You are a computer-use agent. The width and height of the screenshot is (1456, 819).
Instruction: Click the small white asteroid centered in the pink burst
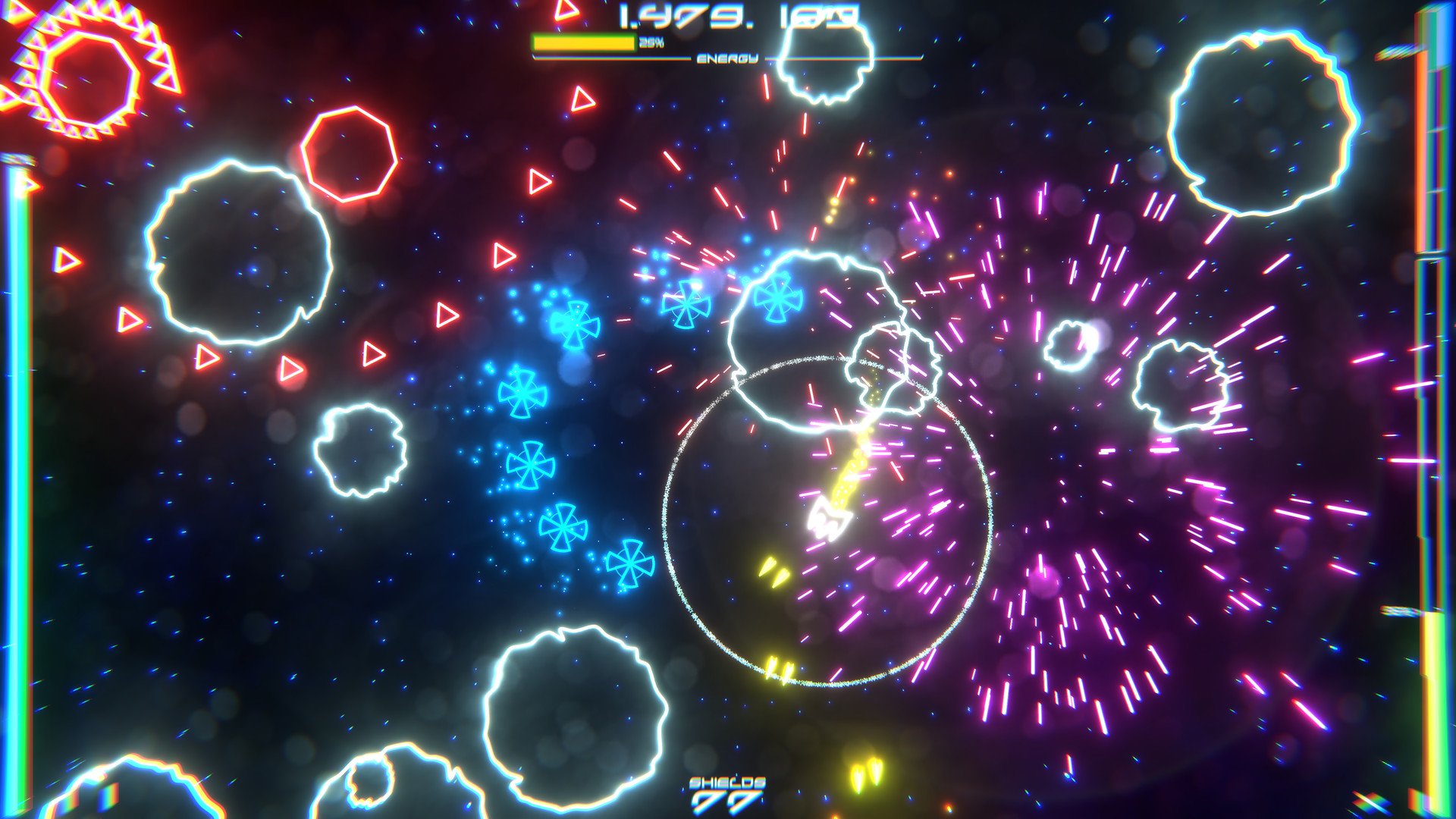(x=1069, y=345)
